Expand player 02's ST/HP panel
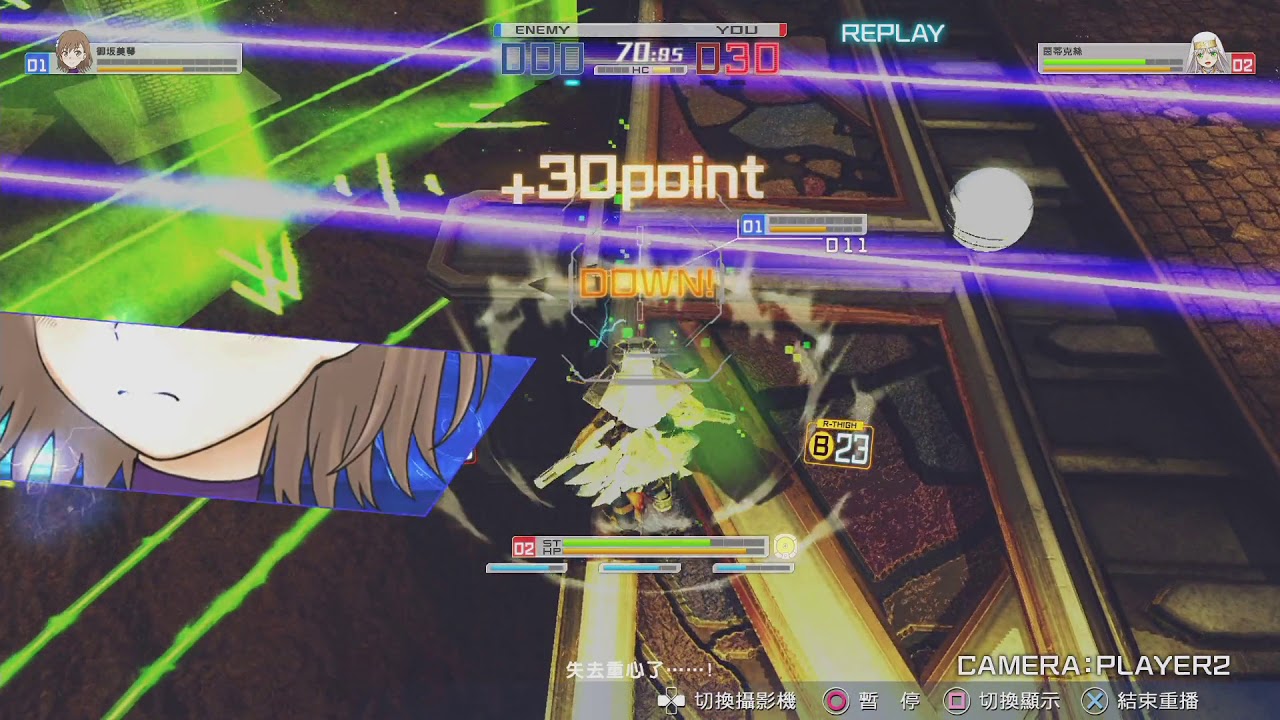Image resolution: width=1280 pixels, height=720 pixels. [x=640, y=548]
